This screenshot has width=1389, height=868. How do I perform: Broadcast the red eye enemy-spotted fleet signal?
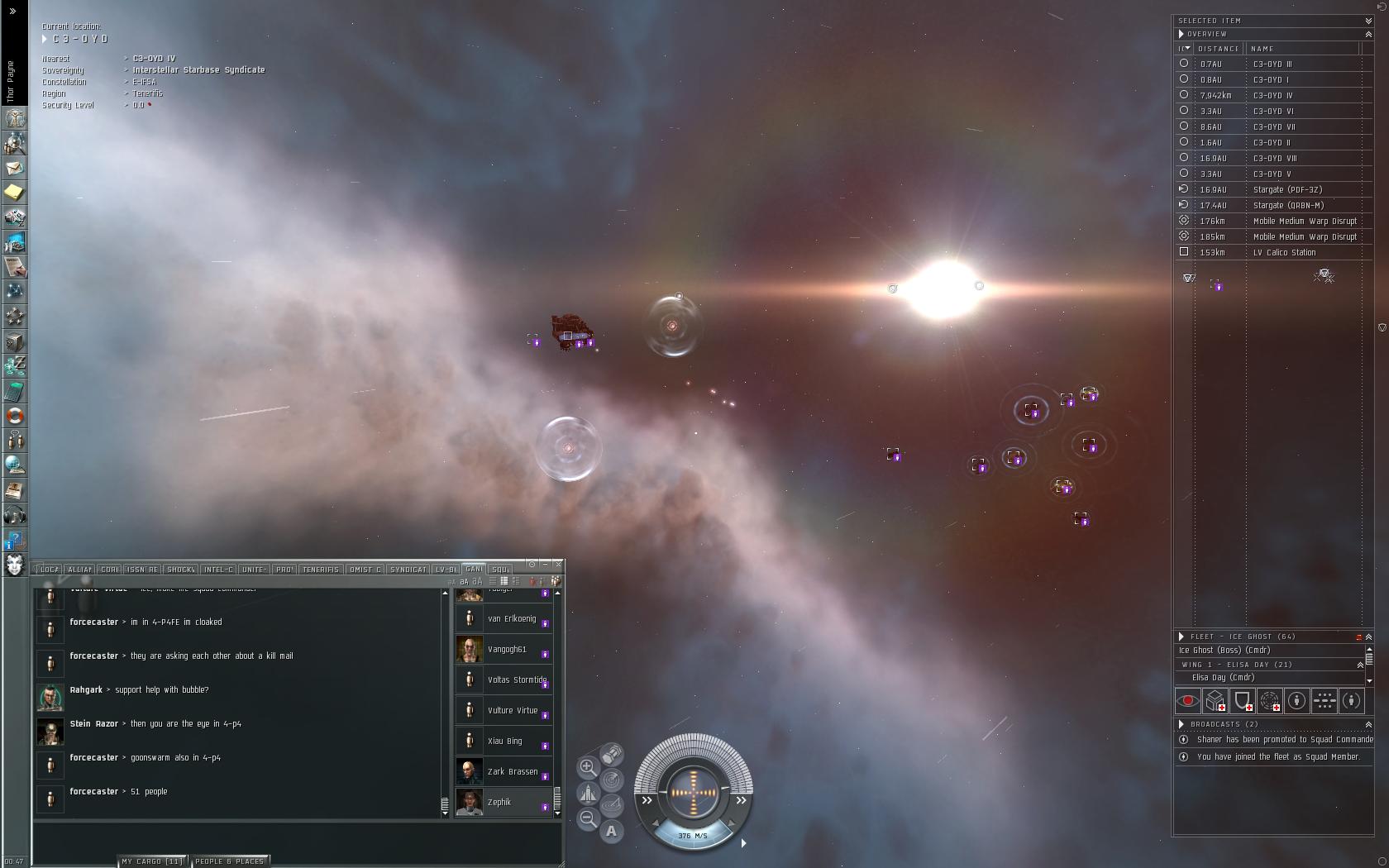click(x=1188, y=701)
